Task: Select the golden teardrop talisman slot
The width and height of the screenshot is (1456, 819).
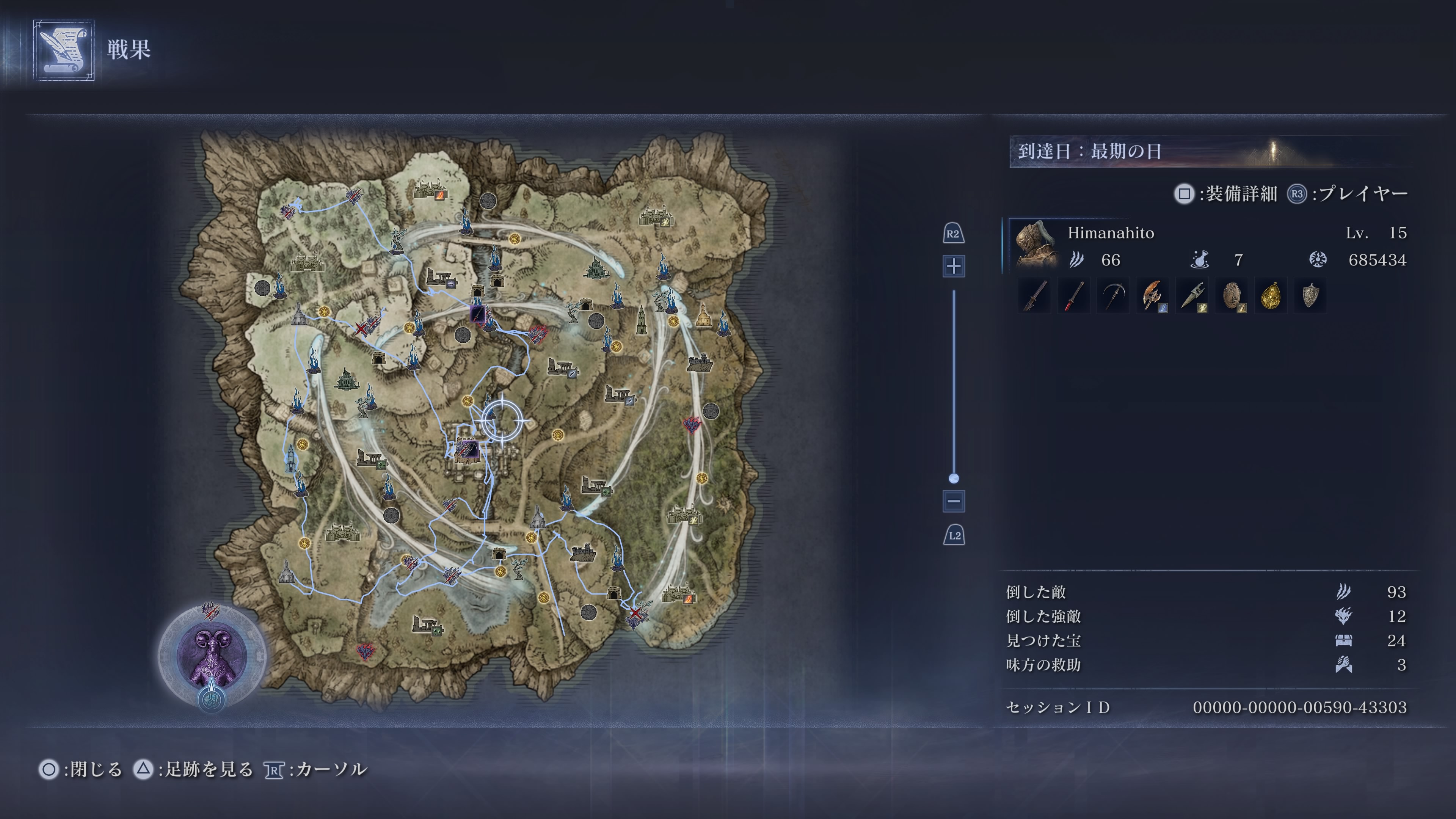Action: (x=1271, y=296)
